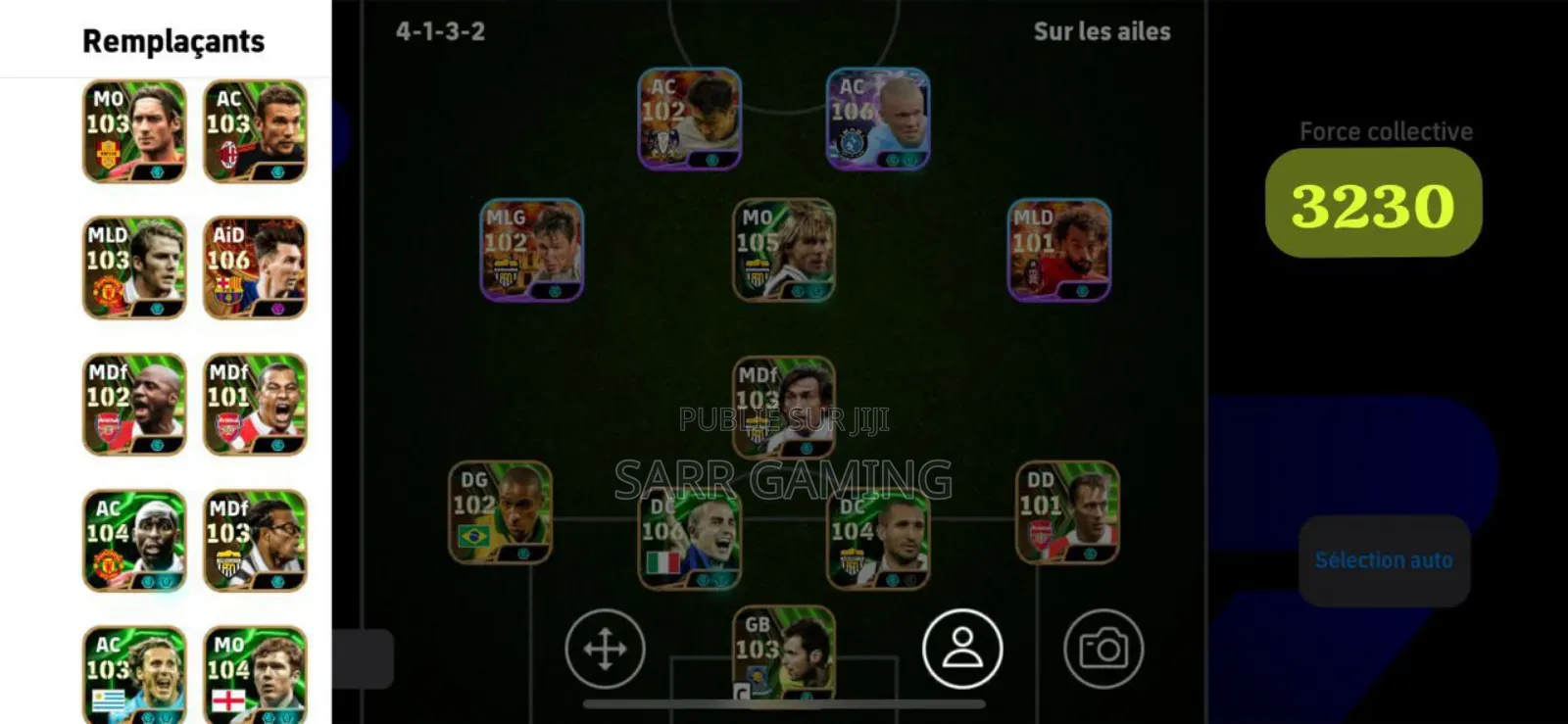This screenshot has width=1568, height=724.
Task: Click the Remplaçants header
Action: 171,41
